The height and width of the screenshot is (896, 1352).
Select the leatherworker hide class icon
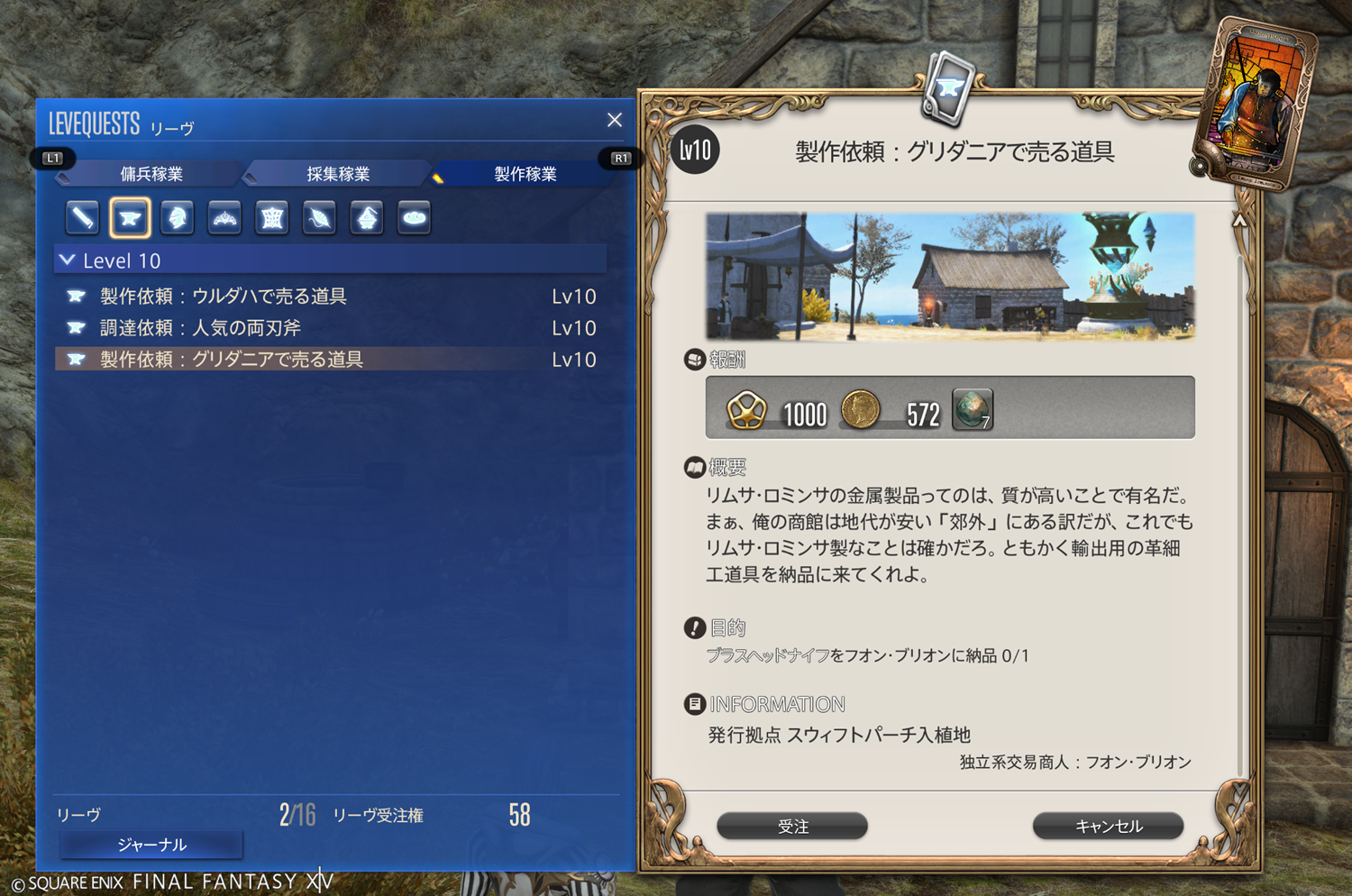click(x=272, y=217)
